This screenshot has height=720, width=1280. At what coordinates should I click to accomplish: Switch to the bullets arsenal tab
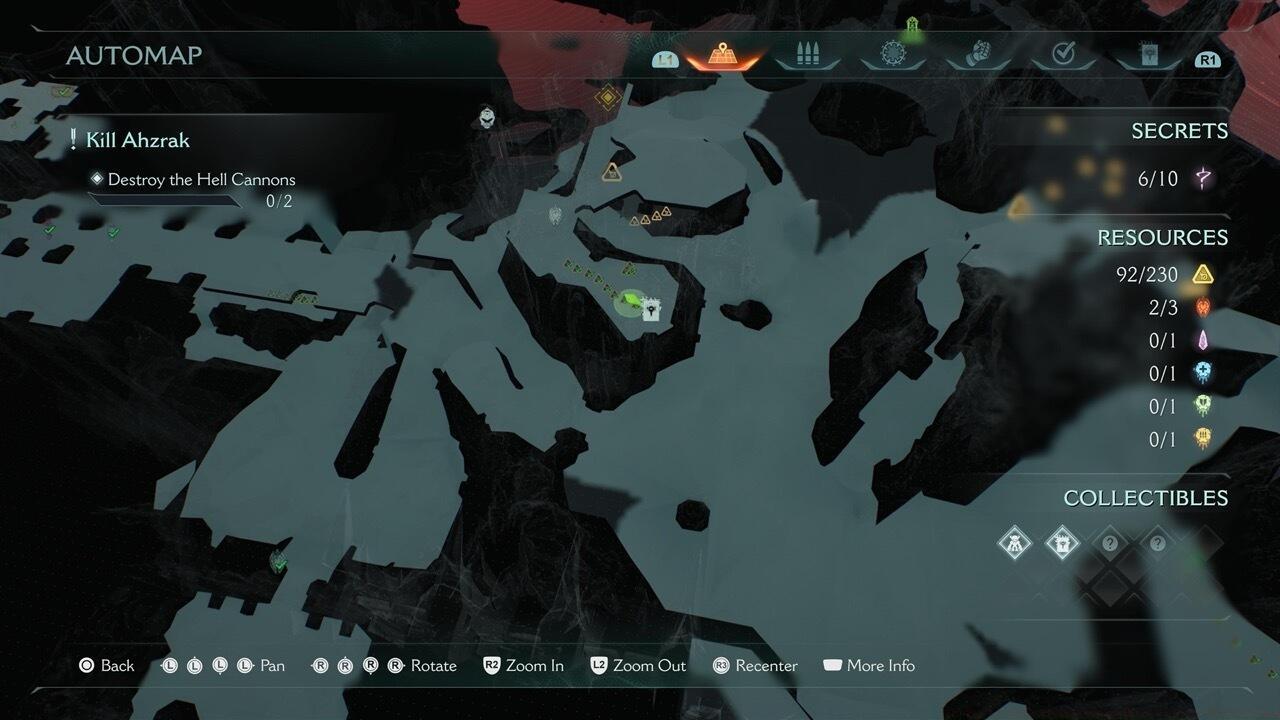click(807, 55)
